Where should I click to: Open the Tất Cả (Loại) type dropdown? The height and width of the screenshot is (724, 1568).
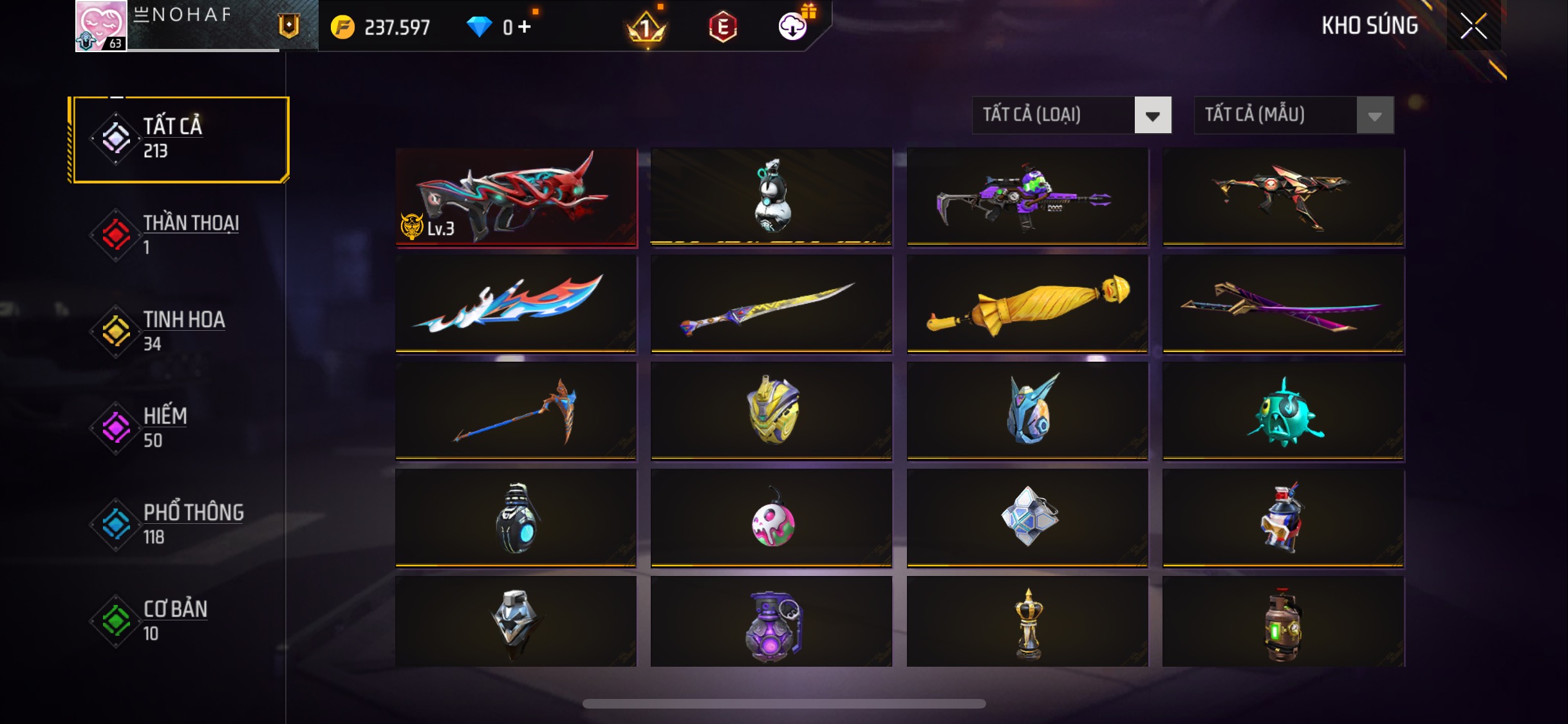(x=1072, y=115)
